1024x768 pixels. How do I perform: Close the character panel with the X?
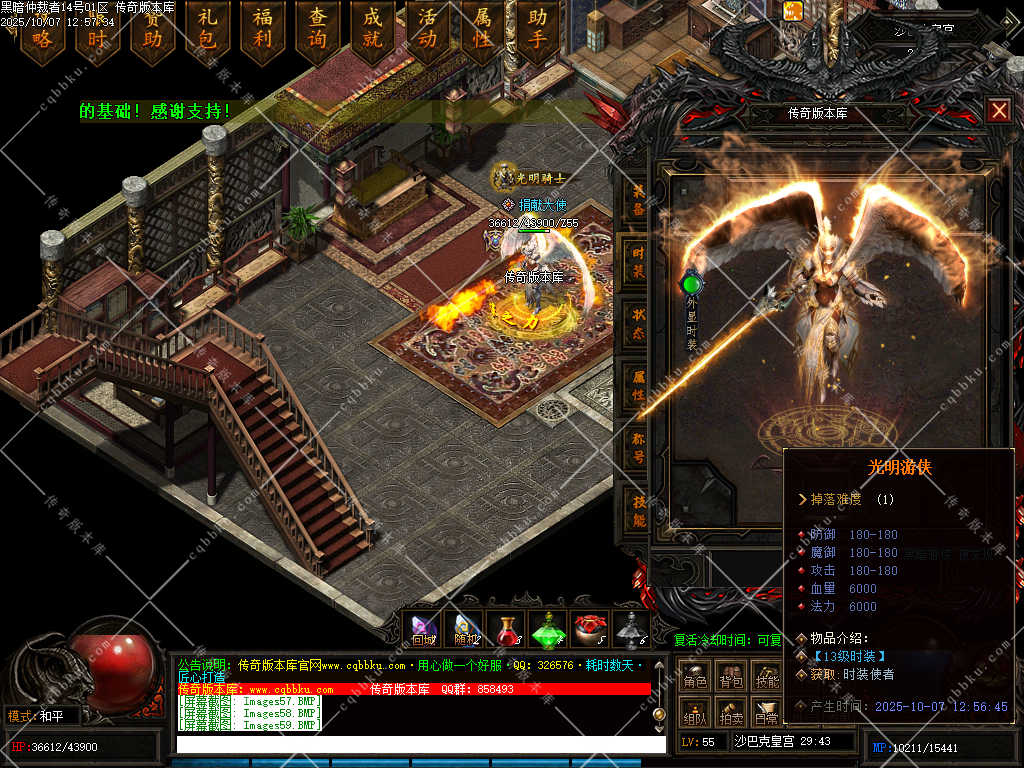pos(998,110)
